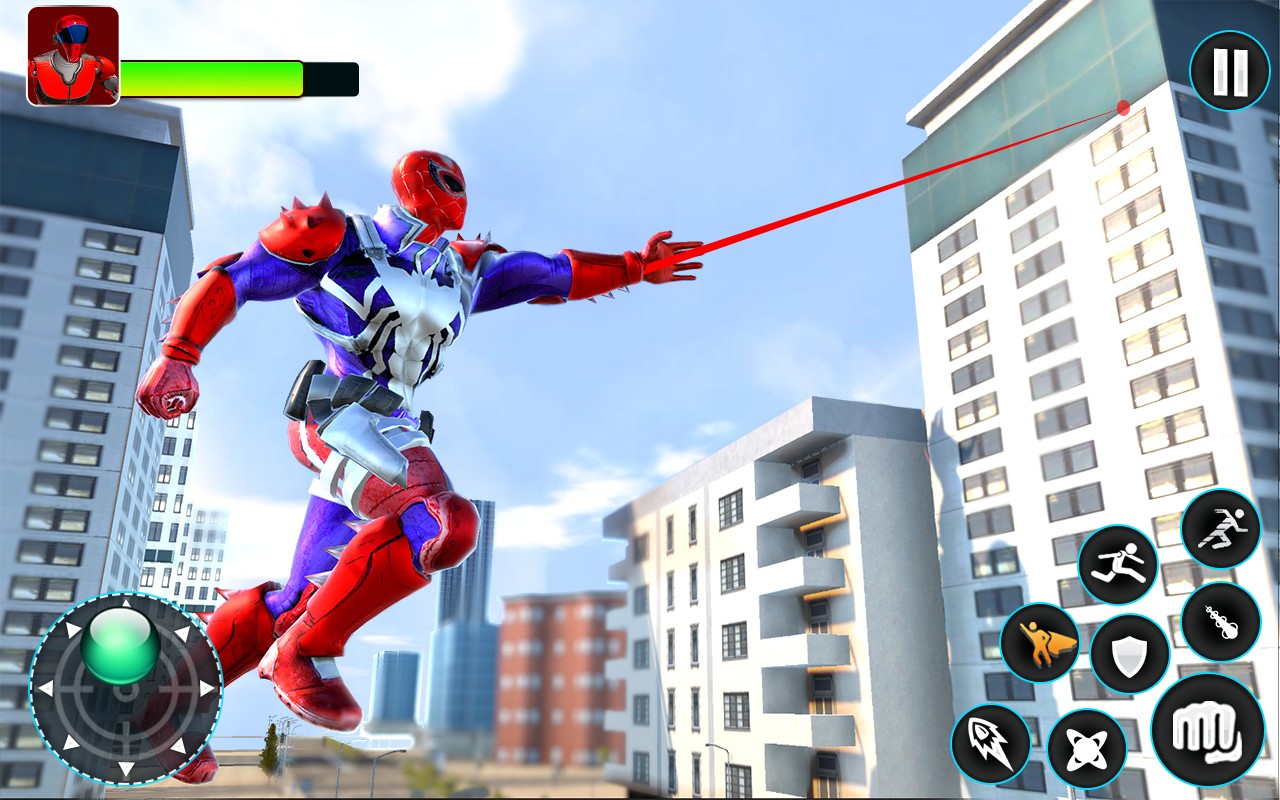Use the jump action button
This screenshot has width=1280, height=800.
[1117, 565]
